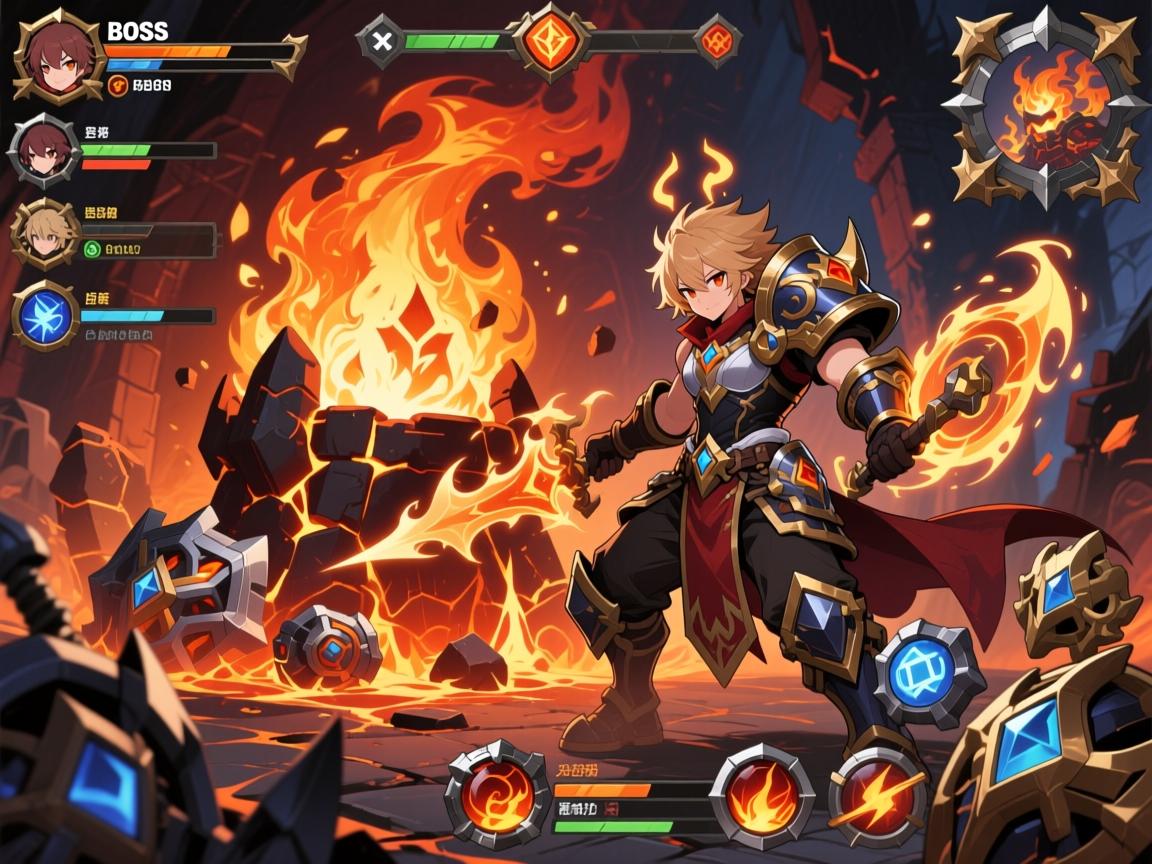Click the X icon on the top bar
This screenshot has width=1152, height=864.
pos(380,41)
